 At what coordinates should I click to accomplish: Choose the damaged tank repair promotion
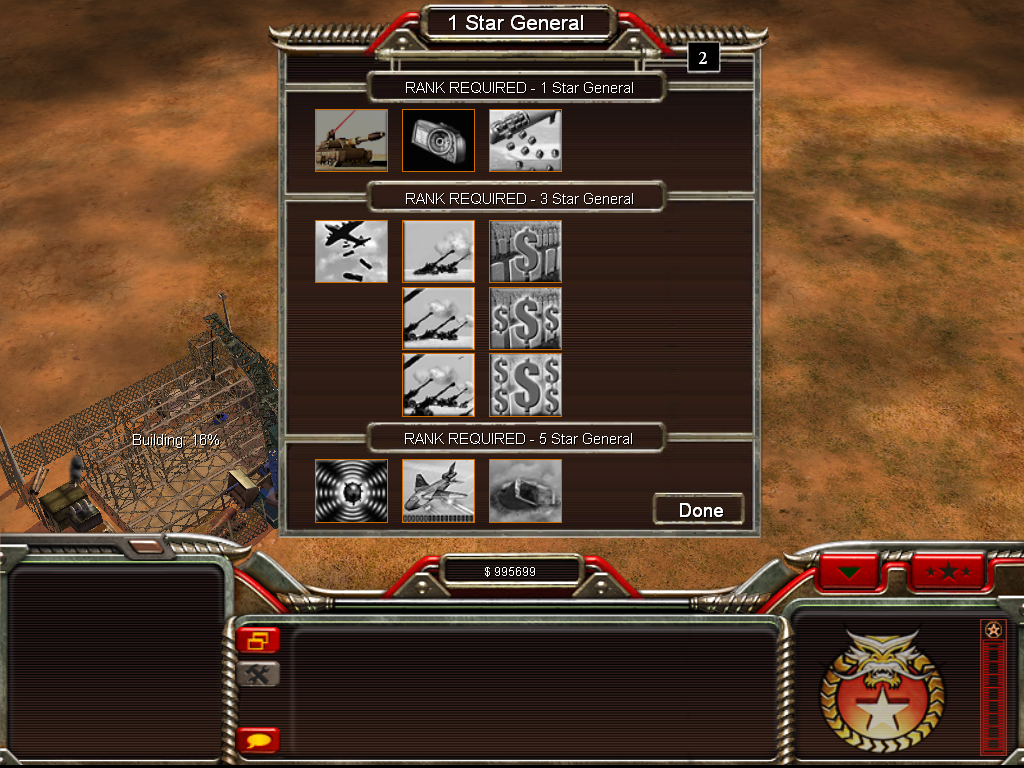[x=525, y=491]
